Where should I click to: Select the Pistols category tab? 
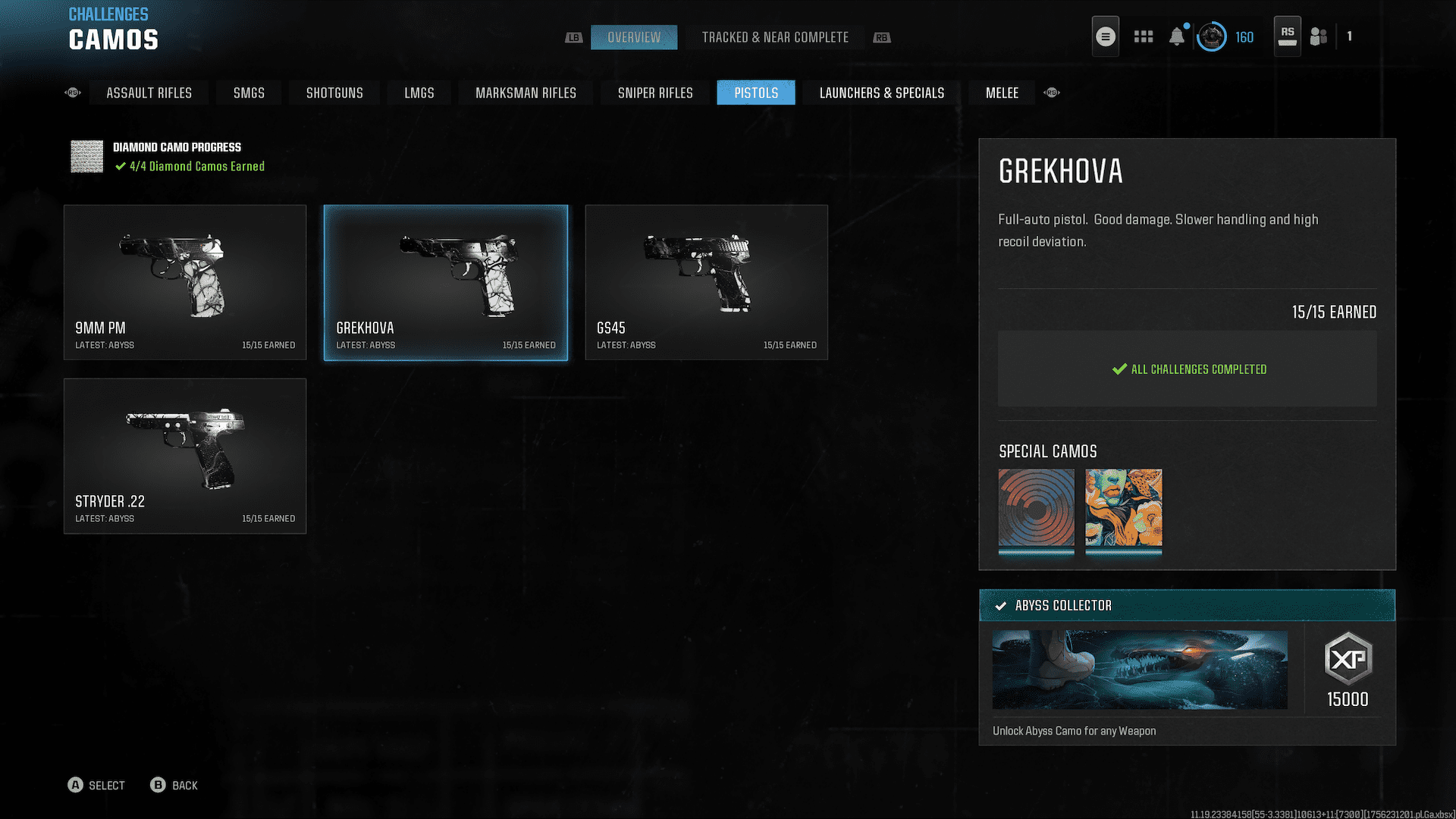[x=756, y=93]
